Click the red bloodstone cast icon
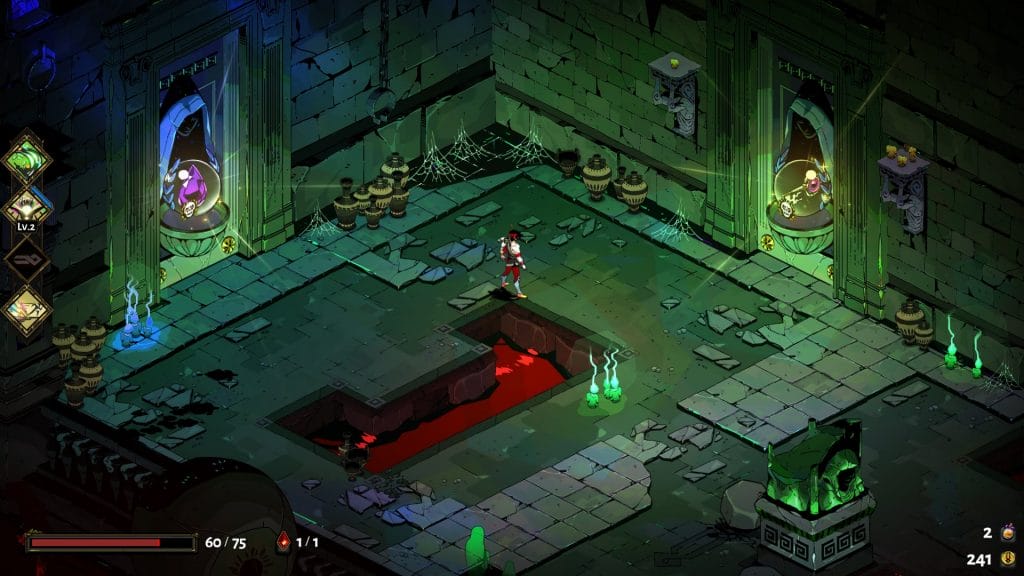Viewport: 1024px width, 576px height. pyautogui.click(x=283, y=542)
